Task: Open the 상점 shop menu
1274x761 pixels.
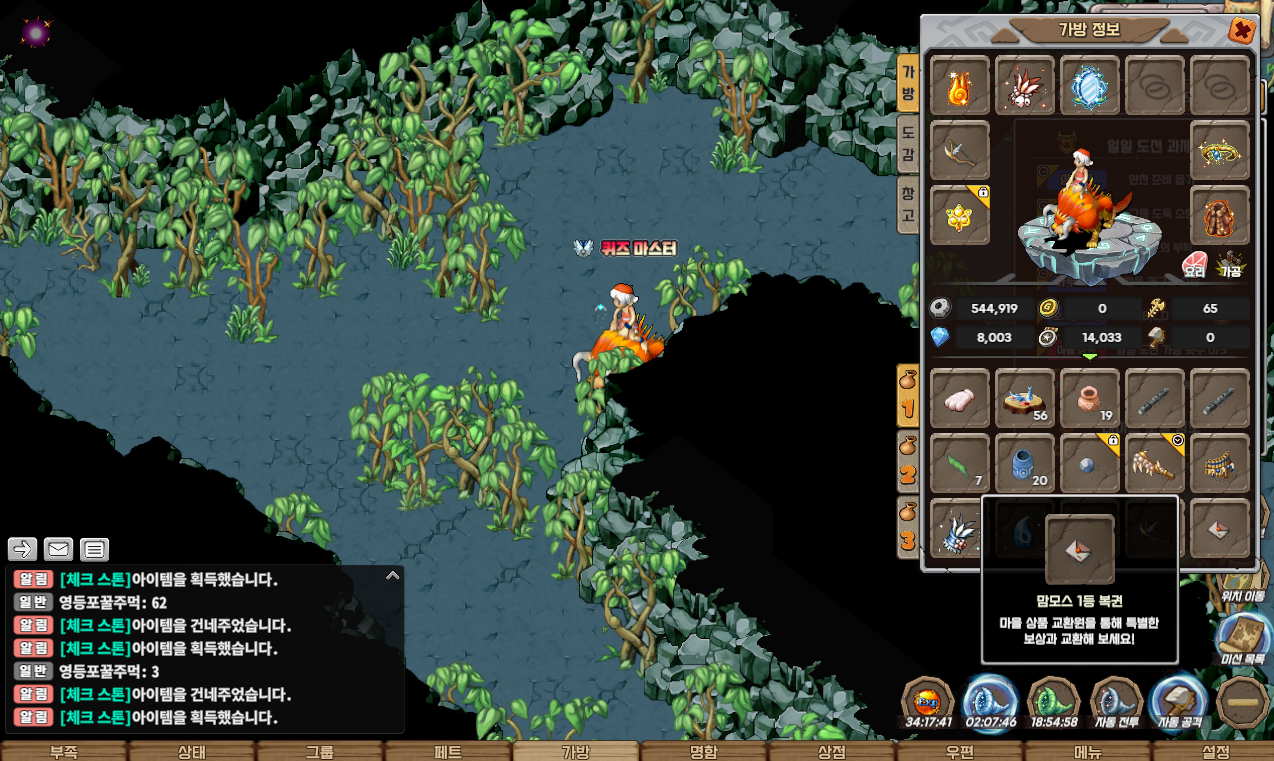Action: [831, 752]
